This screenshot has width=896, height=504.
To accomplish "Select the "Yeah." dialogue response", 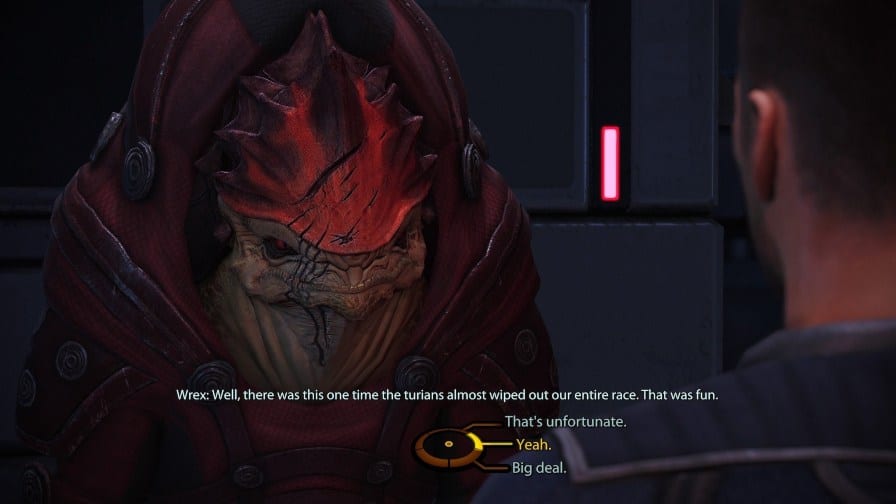I will coord(534,444).
